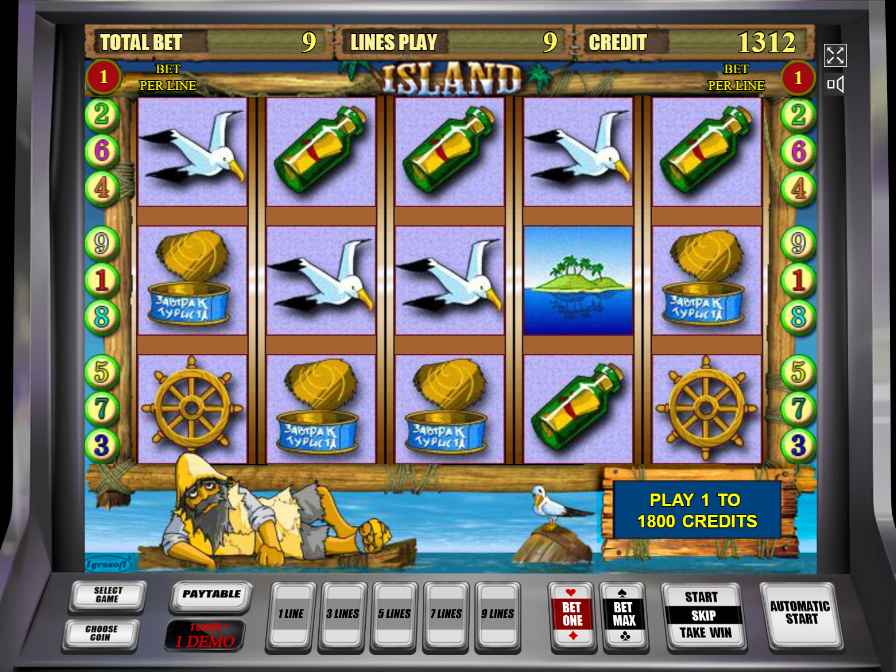Select the 7 Lines button
The height and width of the screenshot is (672, 896).
(x=446, y=616)
